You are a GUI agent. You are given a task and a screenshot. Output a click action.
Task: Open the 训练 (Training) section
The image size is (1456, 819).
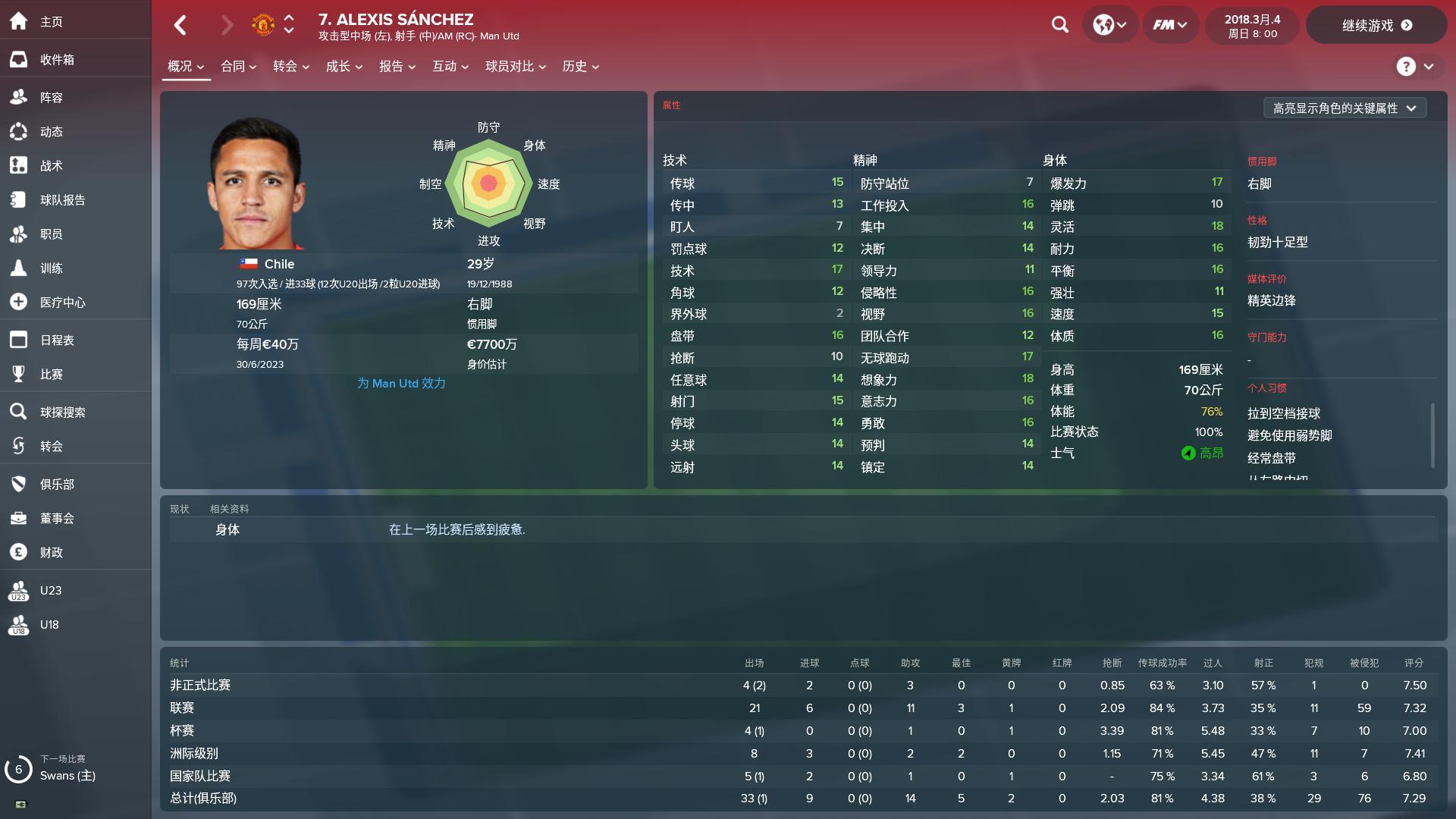(x=52, y=268)
